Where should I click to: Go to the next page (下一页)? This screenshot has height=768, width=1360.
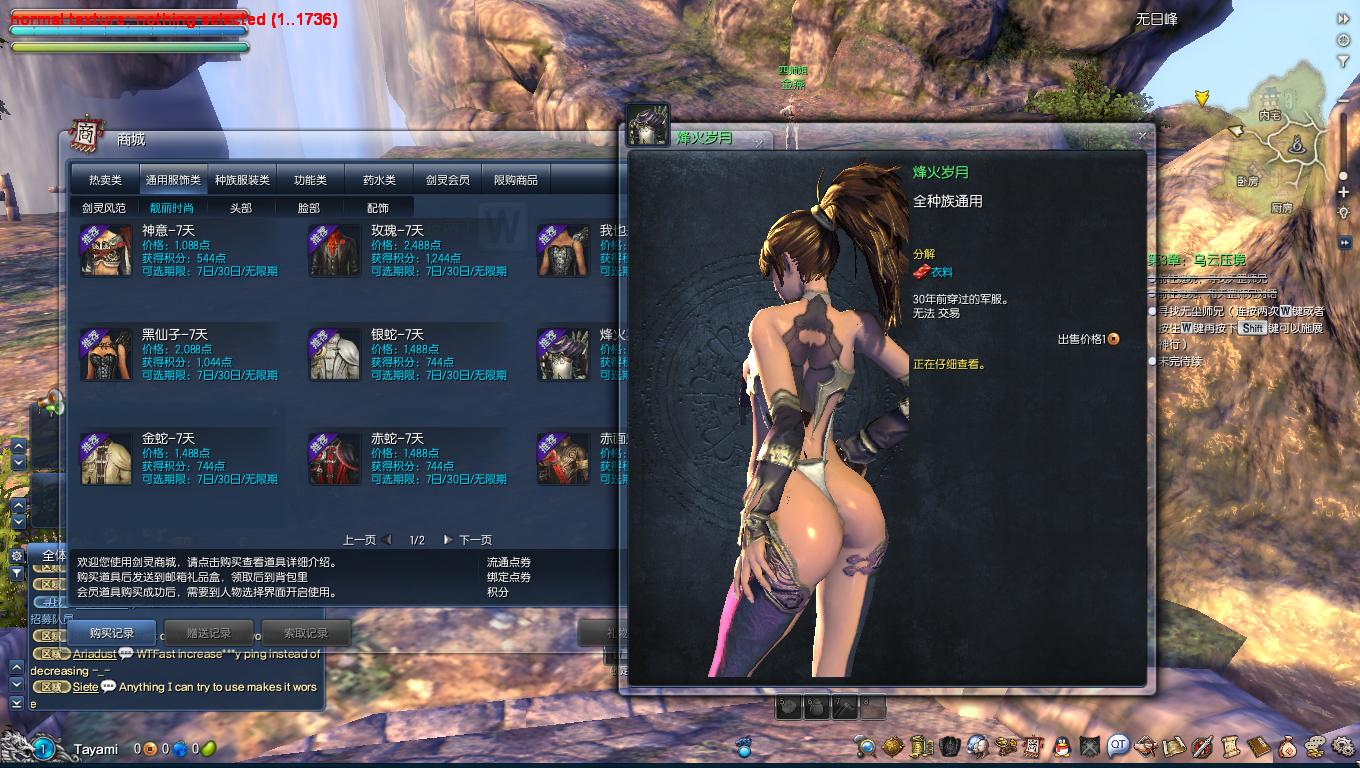(x=468, y=540)
